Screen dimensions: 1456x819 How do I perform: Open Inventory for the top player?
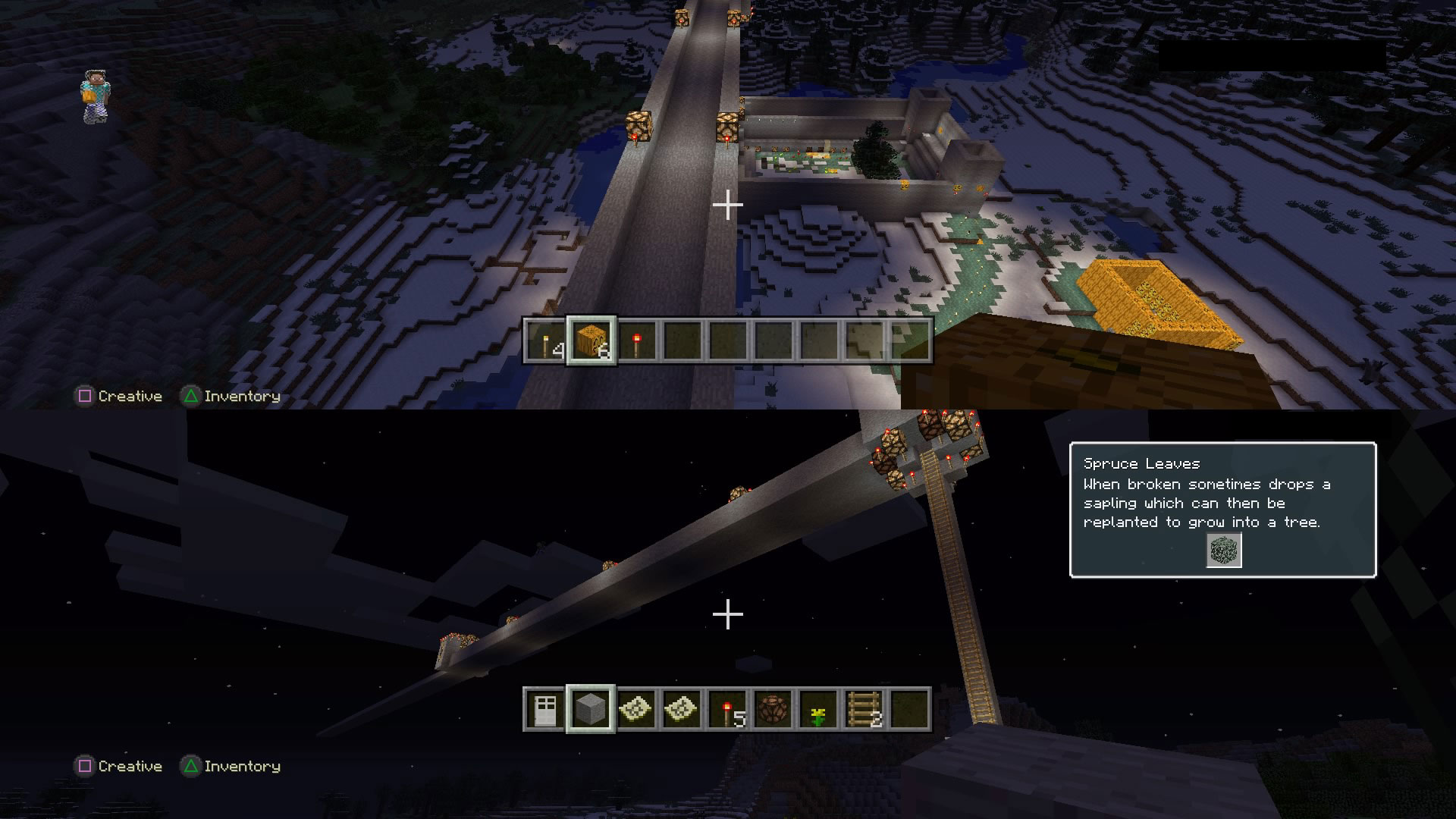[x=241, y=396]
